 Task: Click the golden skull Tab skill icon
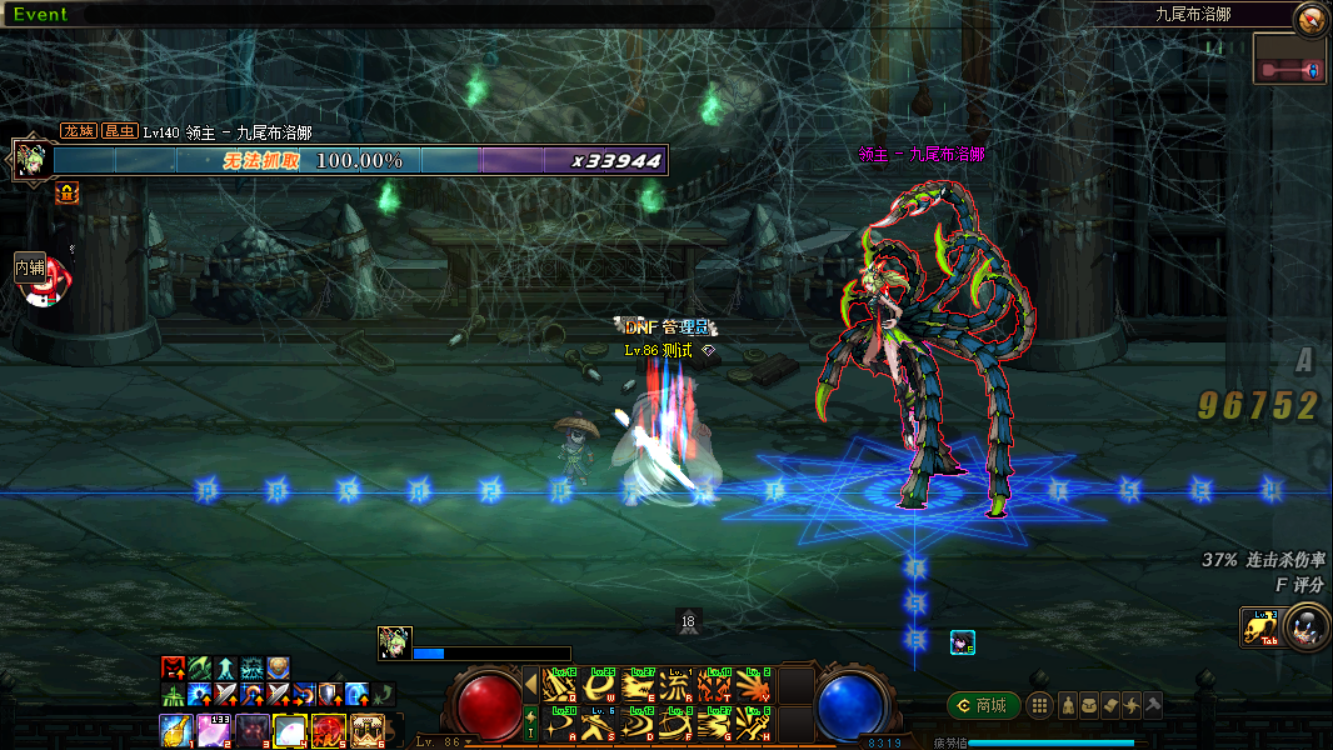(1259, 627)
